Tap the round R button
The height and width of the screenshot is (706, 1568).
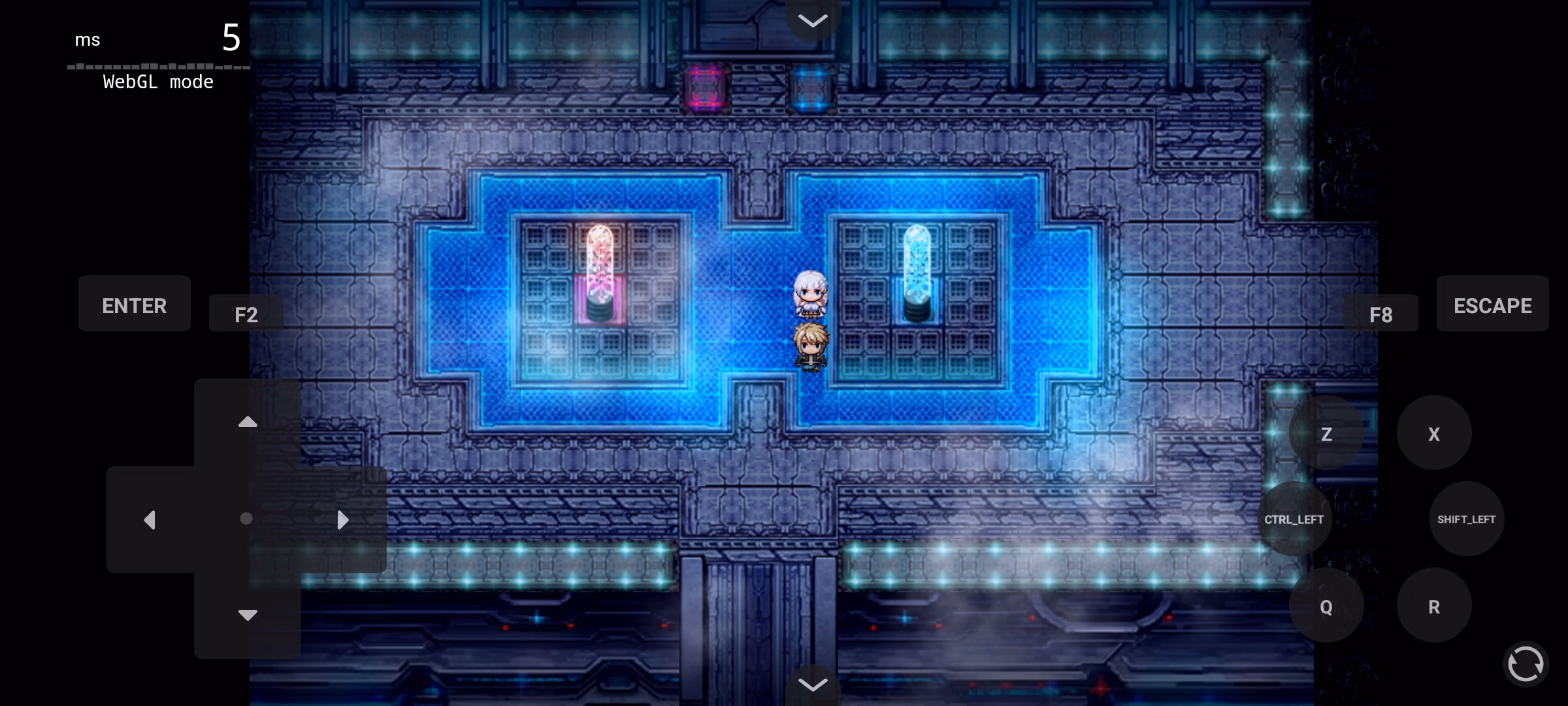[1434, 606]
